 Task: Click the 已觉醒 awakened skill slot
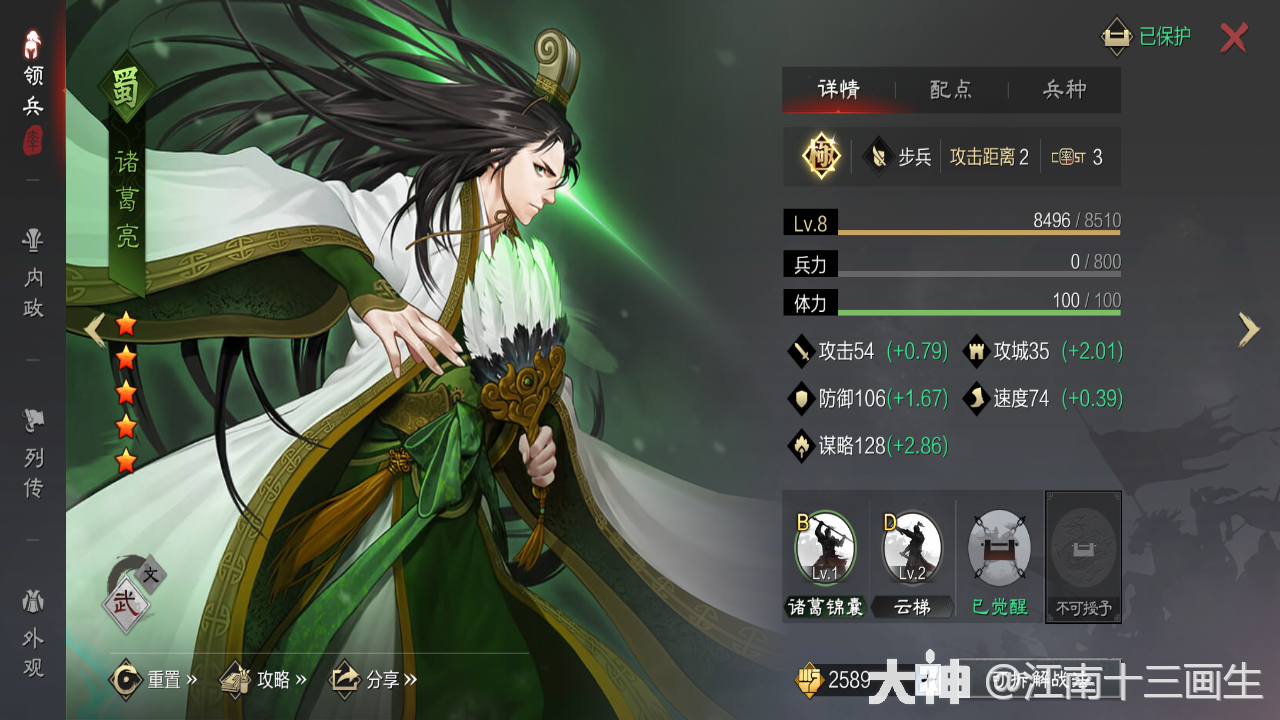click(x=997, y=547)
